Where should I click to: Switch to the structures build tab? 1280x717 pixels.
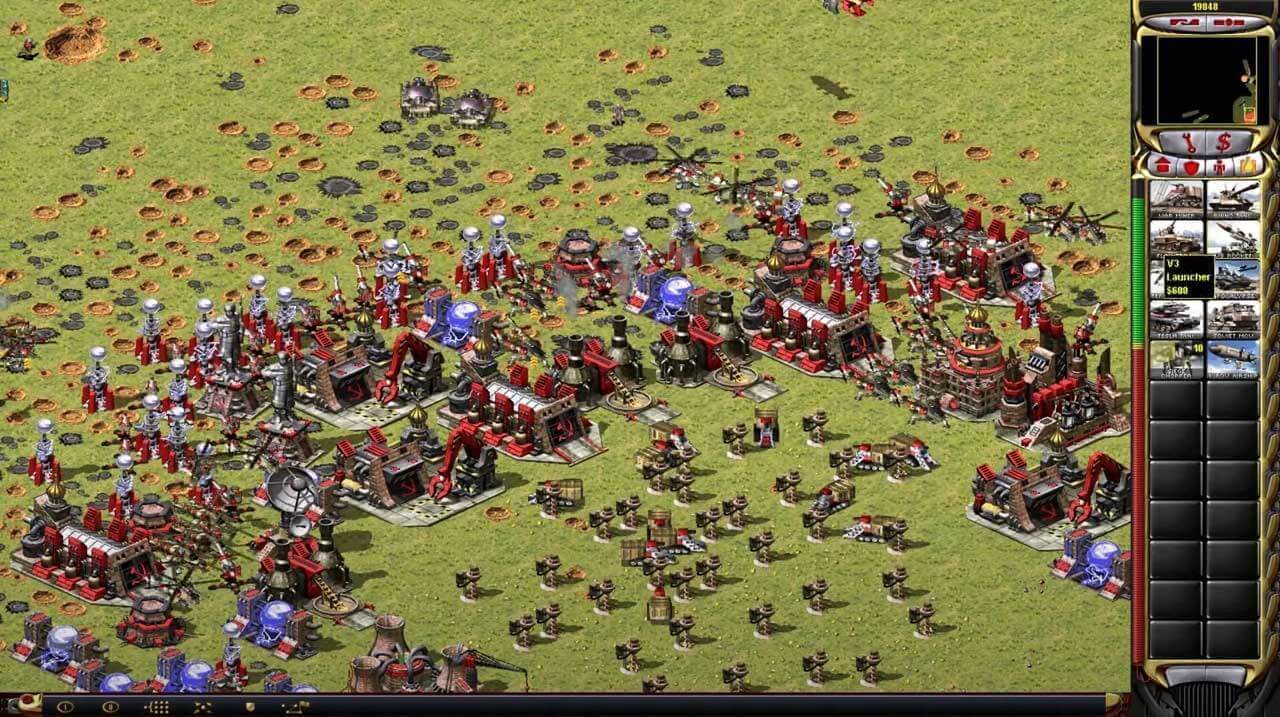point(1161,165)
